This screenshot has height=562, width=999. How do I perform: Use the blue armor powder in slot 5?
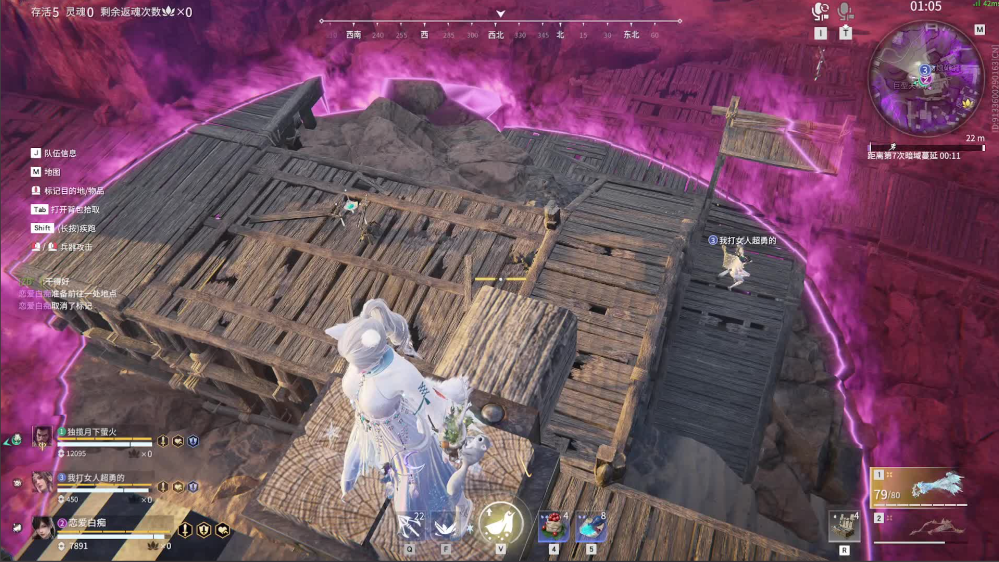tap(590, 525)
